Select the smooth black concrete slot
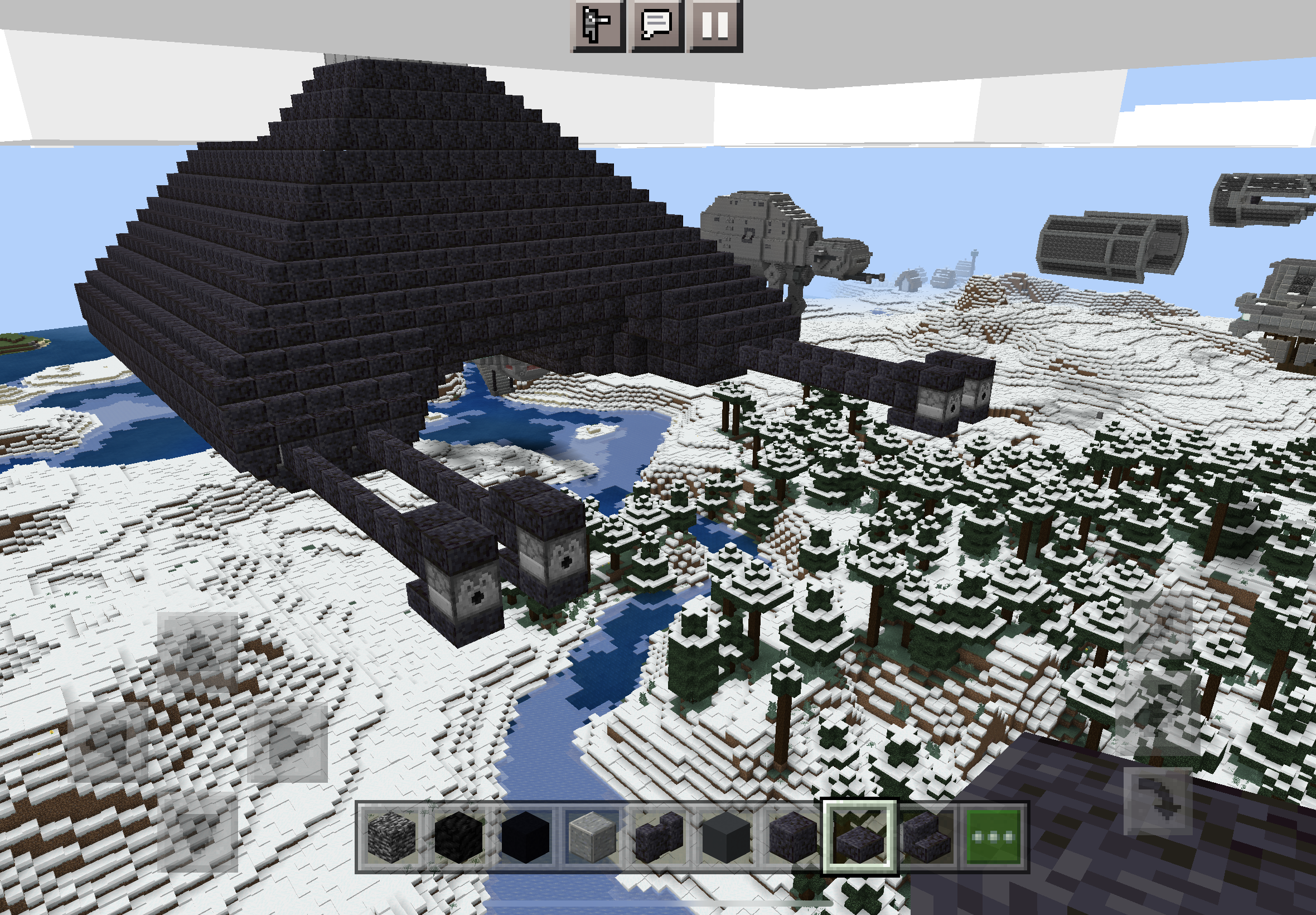1316x915 pixels. 525,837
